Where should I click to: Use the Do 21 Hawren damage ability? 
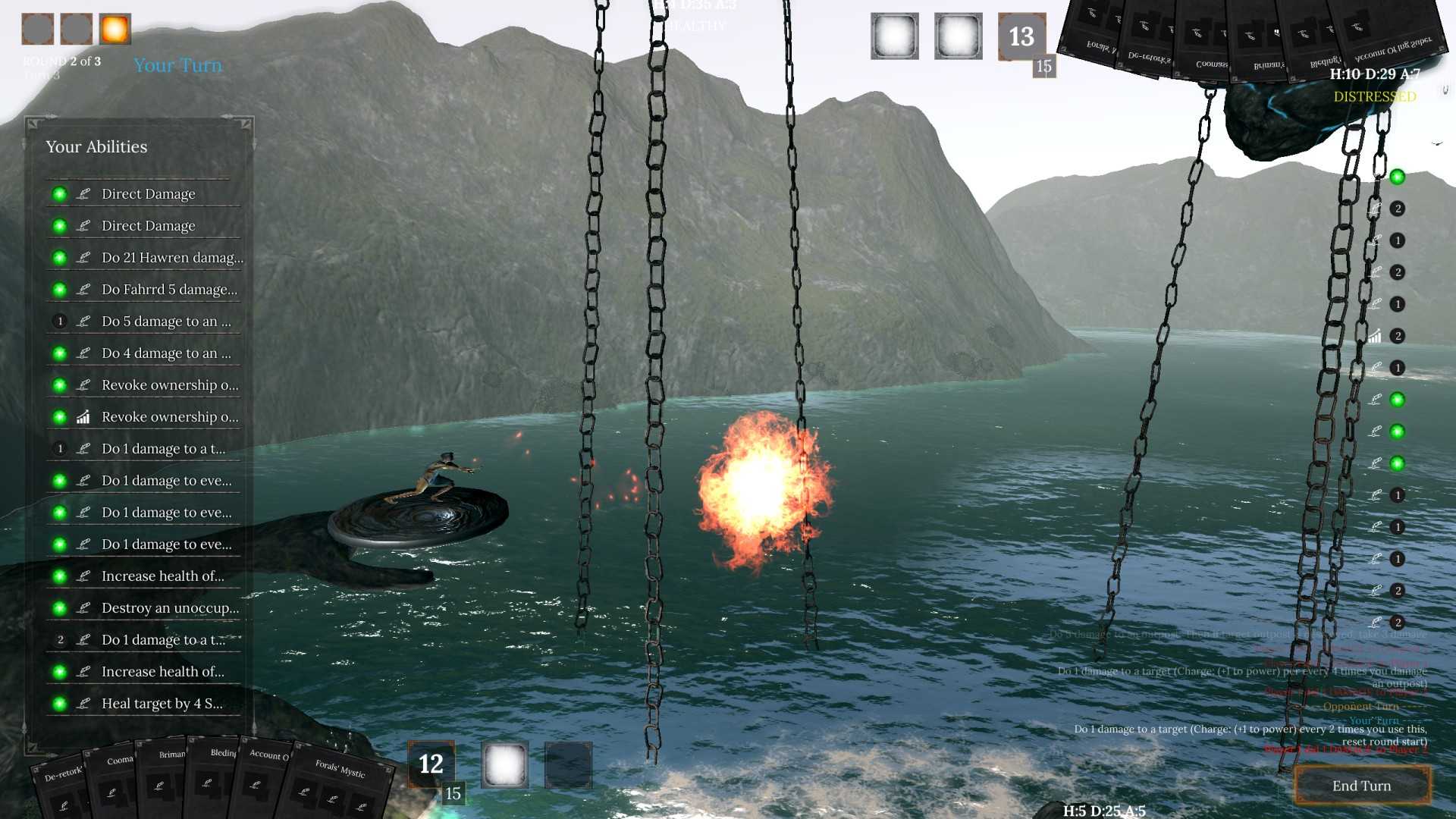click(172, 258)
